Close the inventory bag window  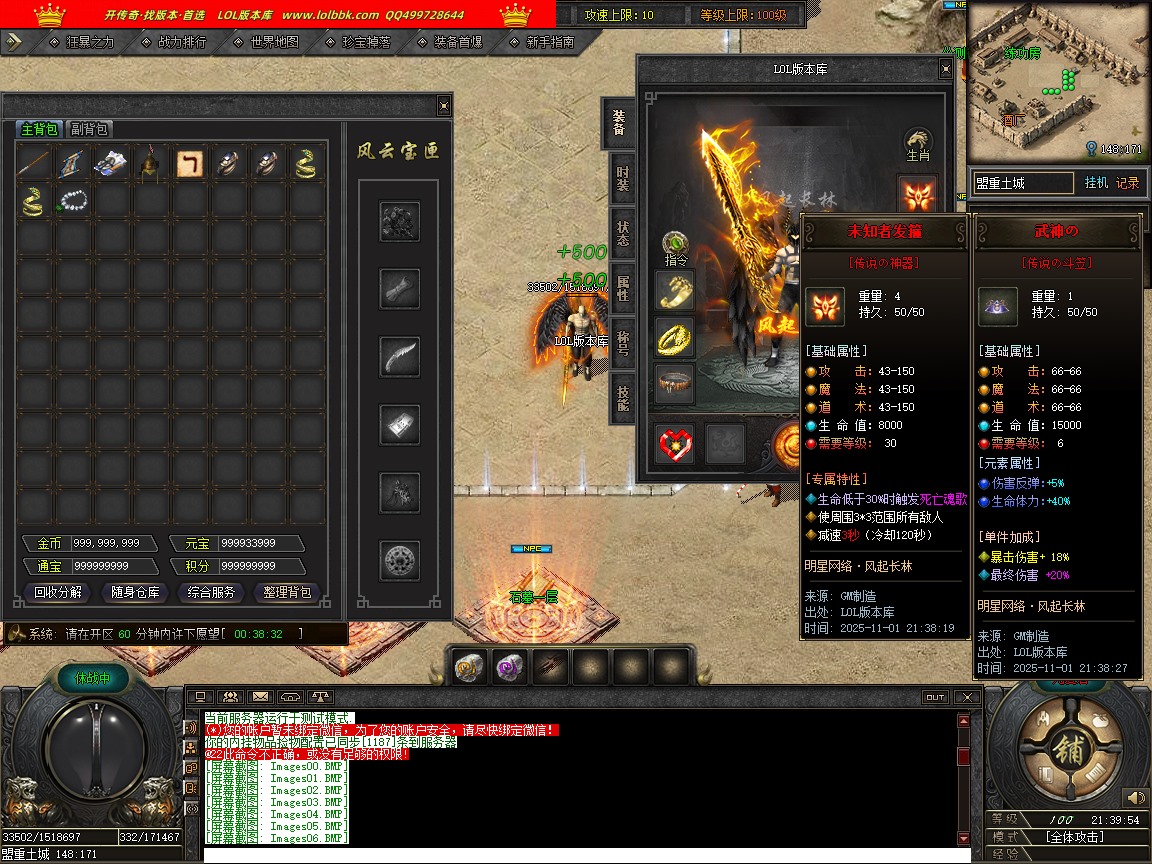pos(444,106)
